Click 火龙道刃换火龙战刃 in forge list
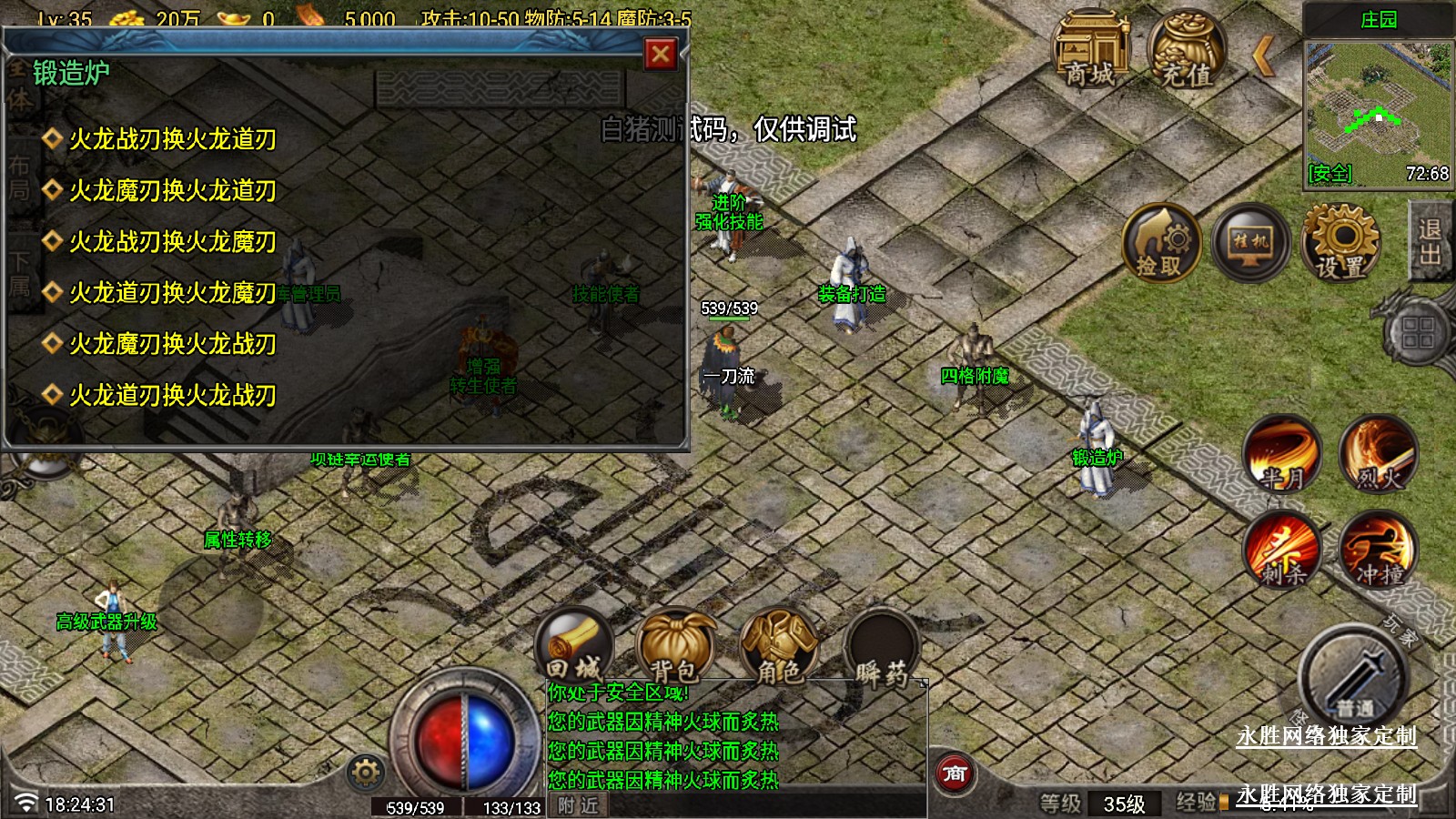The height and width of the screenshot is (819, 1456). [172, 395]
